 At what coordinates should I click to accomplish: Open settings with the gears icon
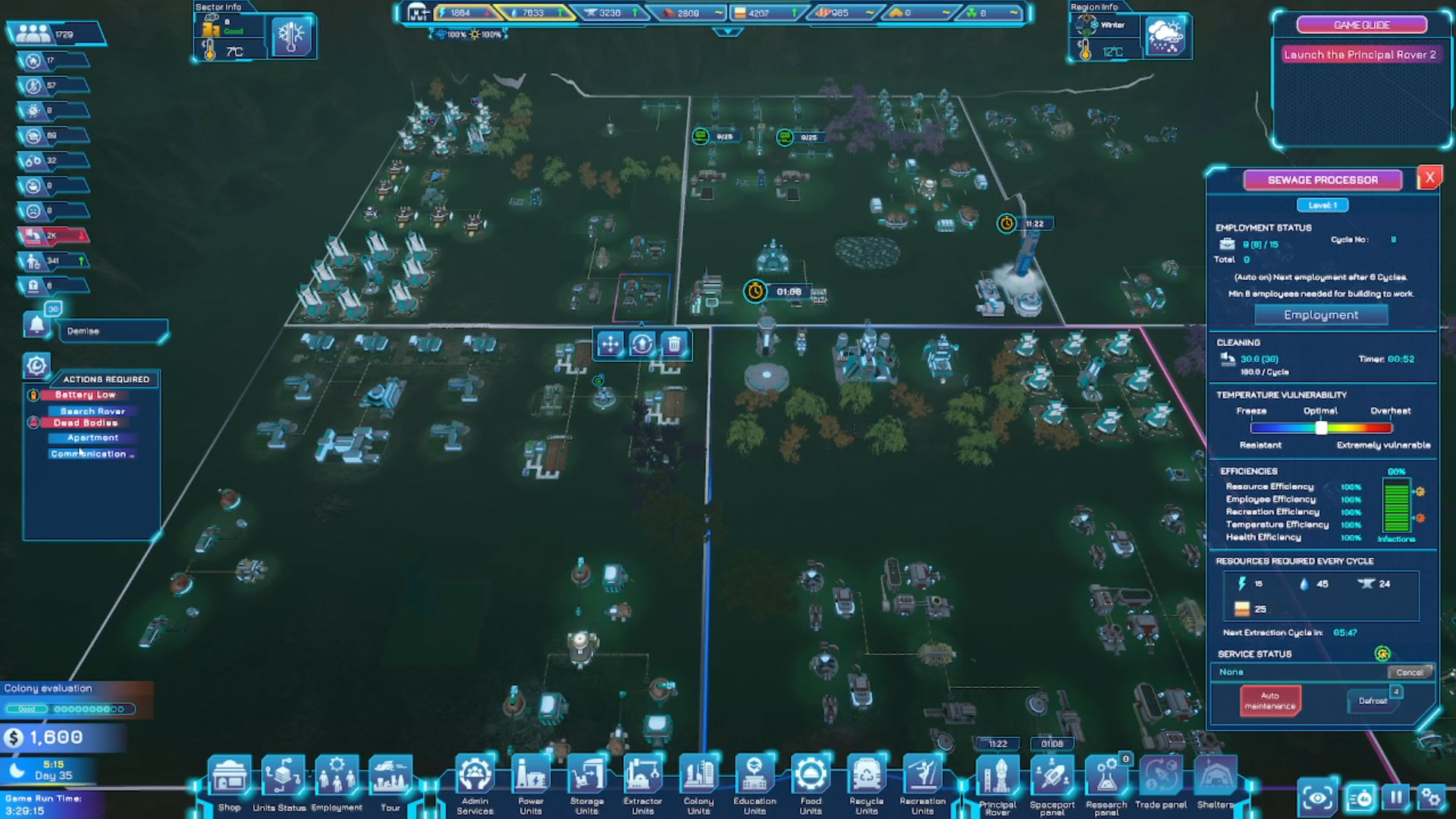1431,797
